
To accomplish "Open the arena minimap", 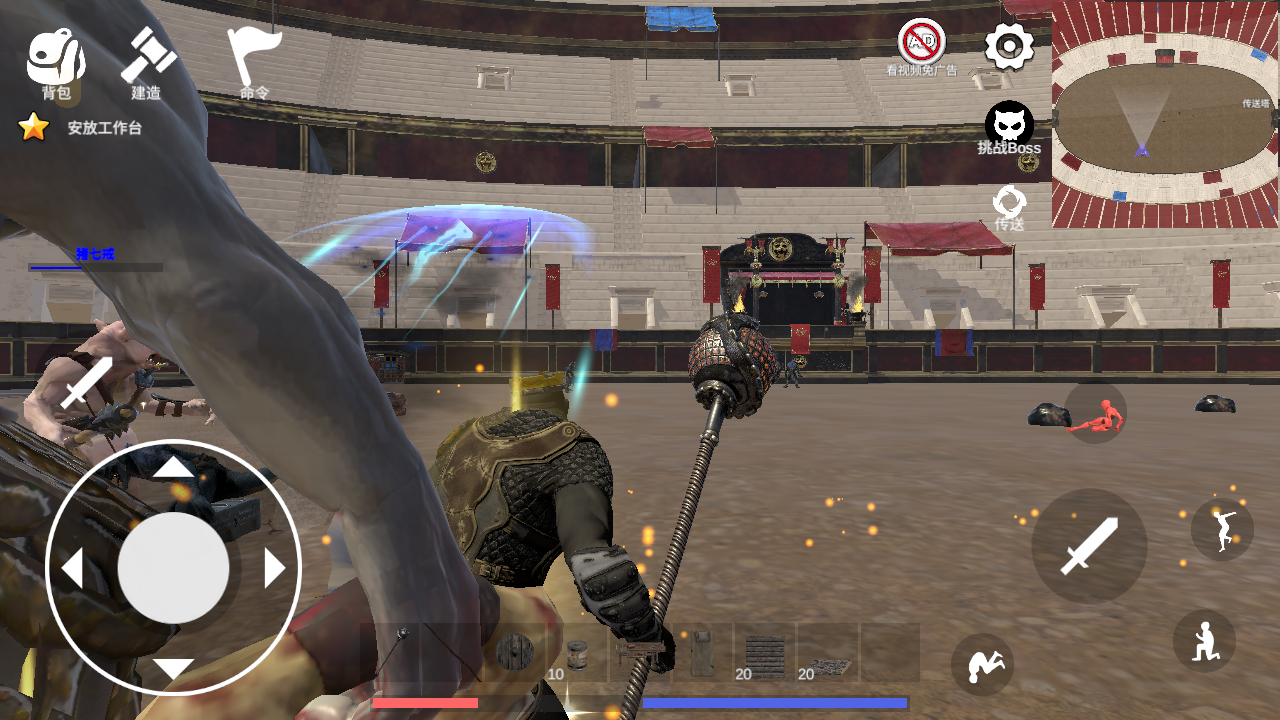I will pos(1165,114).
